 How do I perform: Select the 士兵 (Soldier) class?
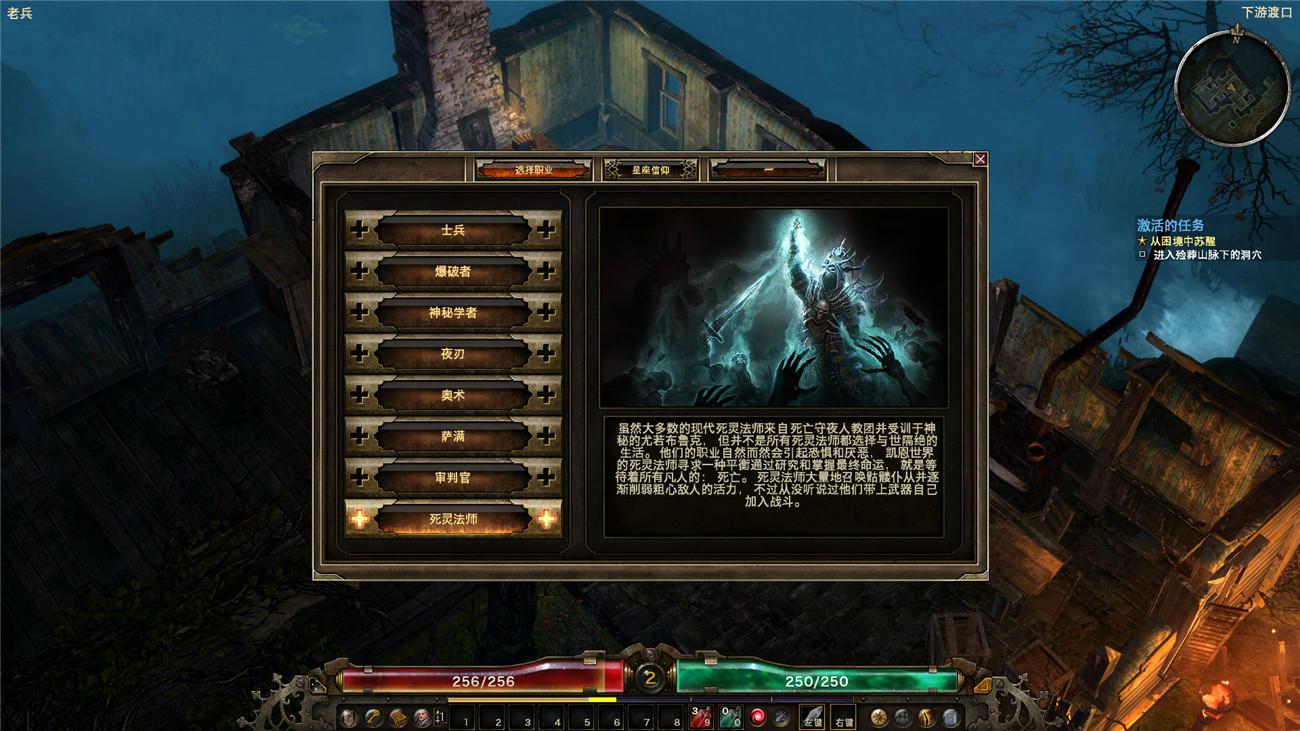tap(453, 230)
